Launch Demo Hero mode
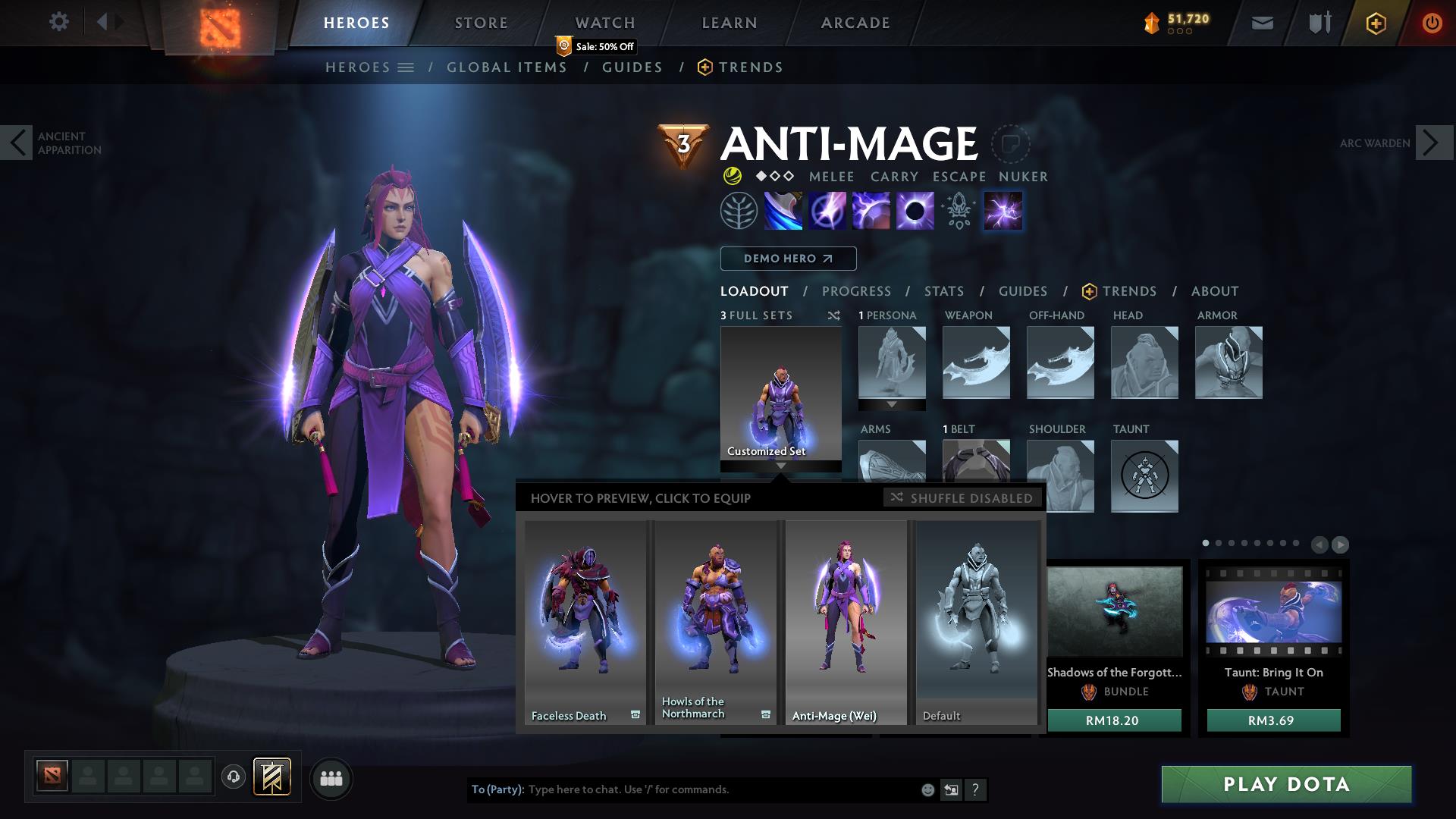The width and height of the screenshot is (1456, 819). [788, 259]
